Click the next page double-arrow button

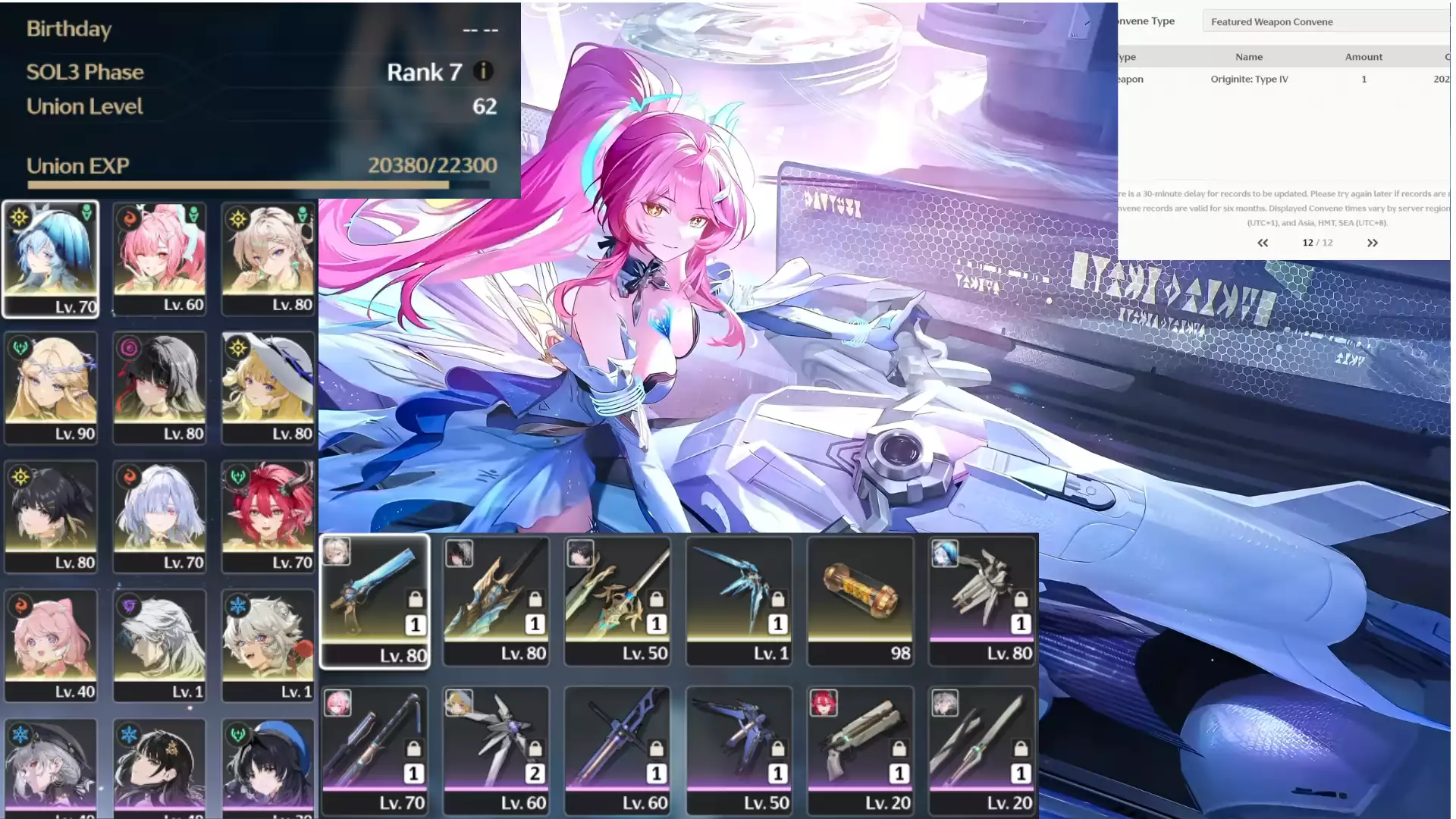[x=1373, y=243]
